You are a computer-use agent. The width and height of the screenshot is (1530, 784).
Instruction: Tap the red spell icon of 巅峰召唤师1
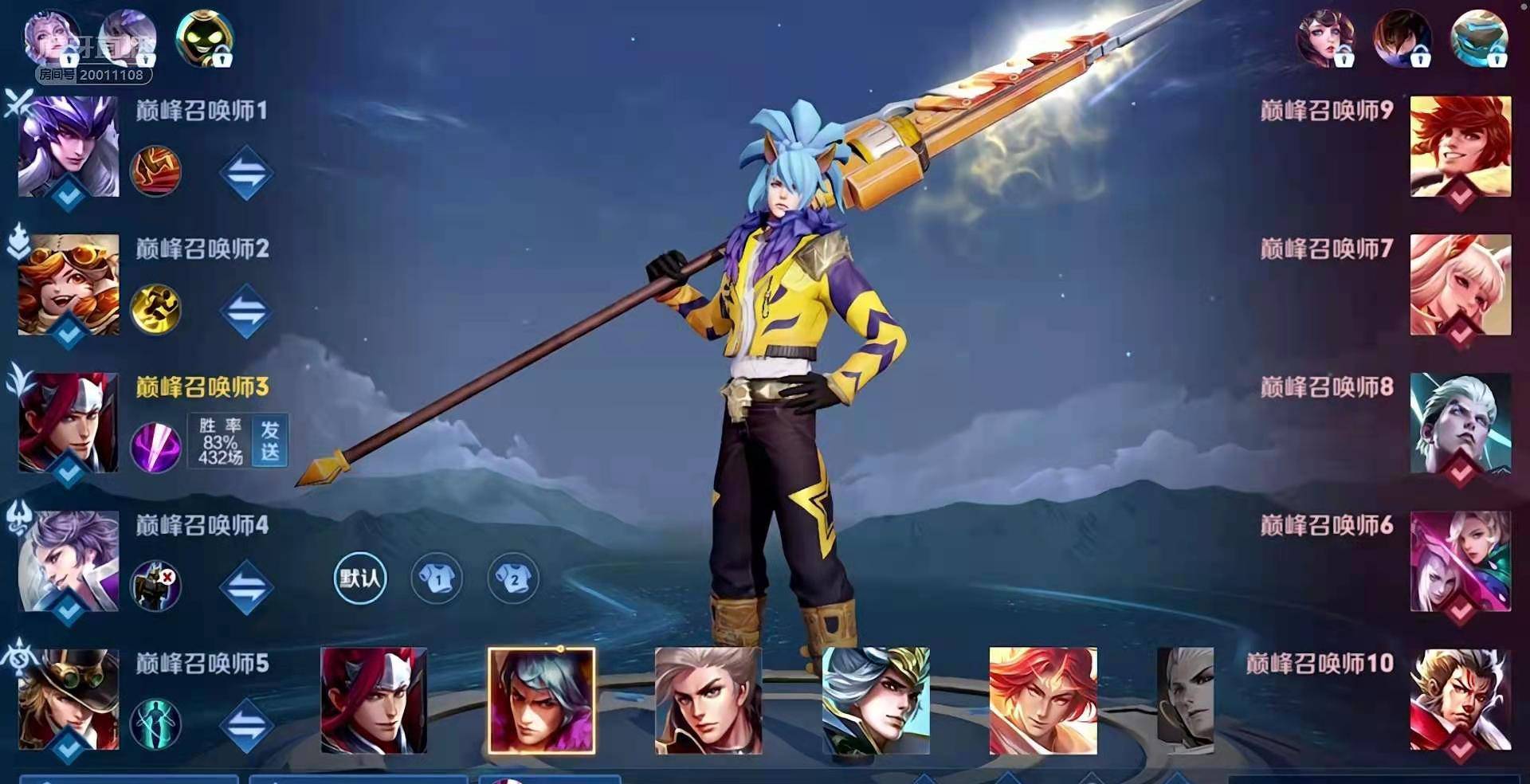(x=155, y=171)
